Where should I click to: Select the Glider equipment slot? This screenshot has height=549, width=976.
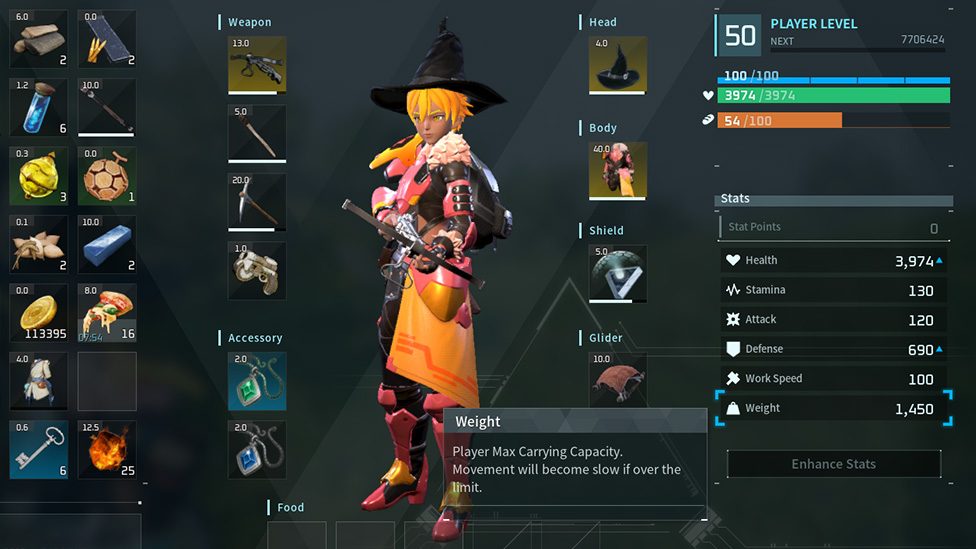point(618,379)
